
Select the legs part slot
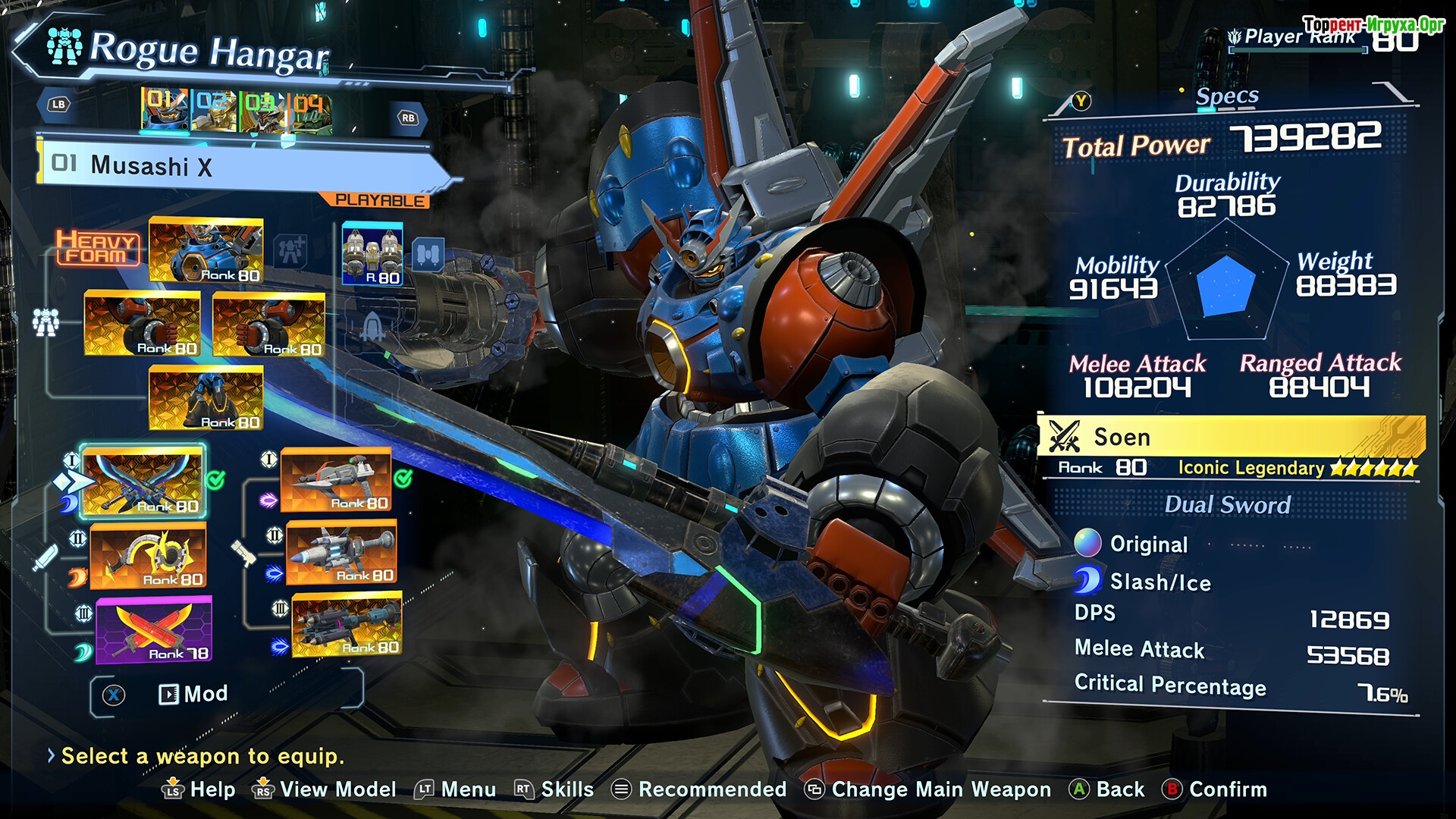click(206, 397)
